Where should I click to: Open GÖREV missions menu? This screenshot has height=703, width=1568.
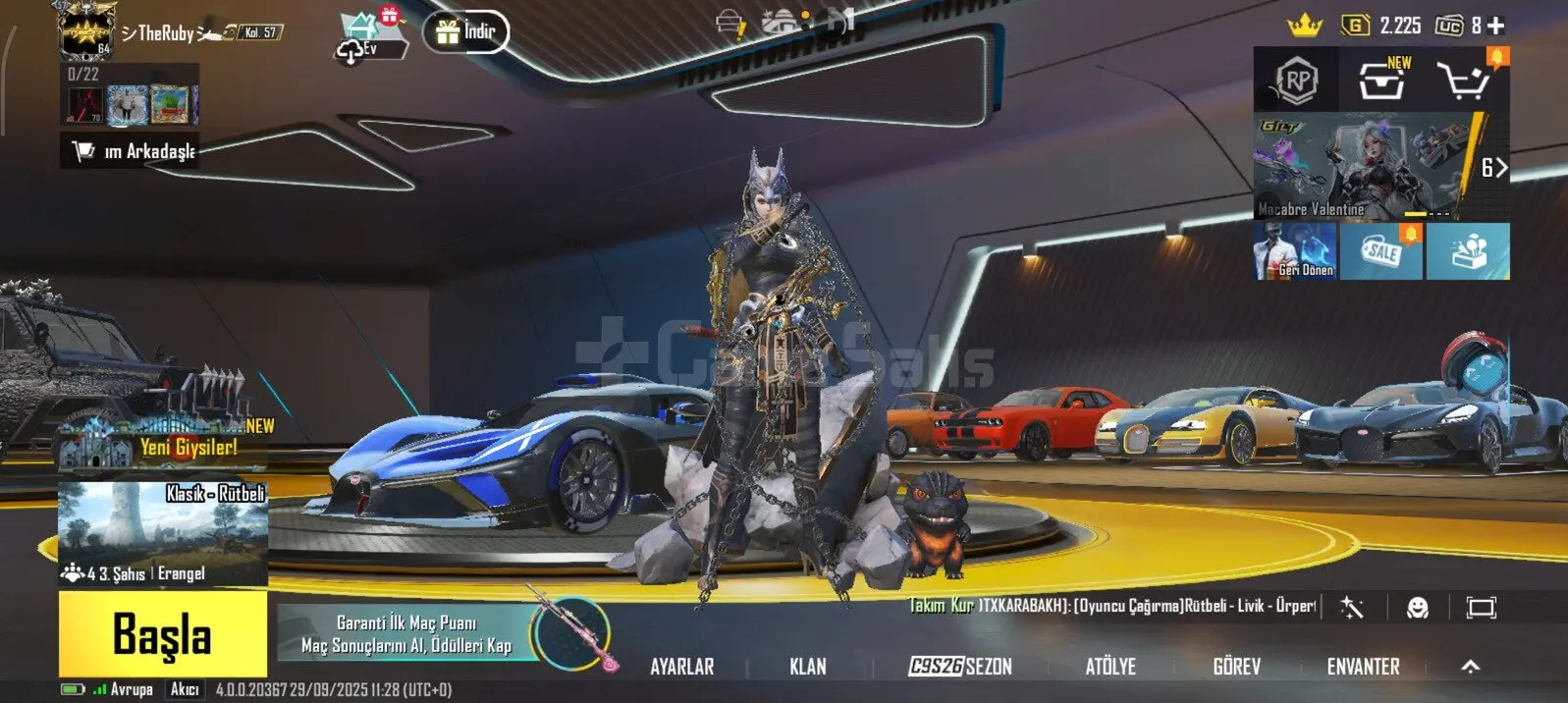(1236, 667)
